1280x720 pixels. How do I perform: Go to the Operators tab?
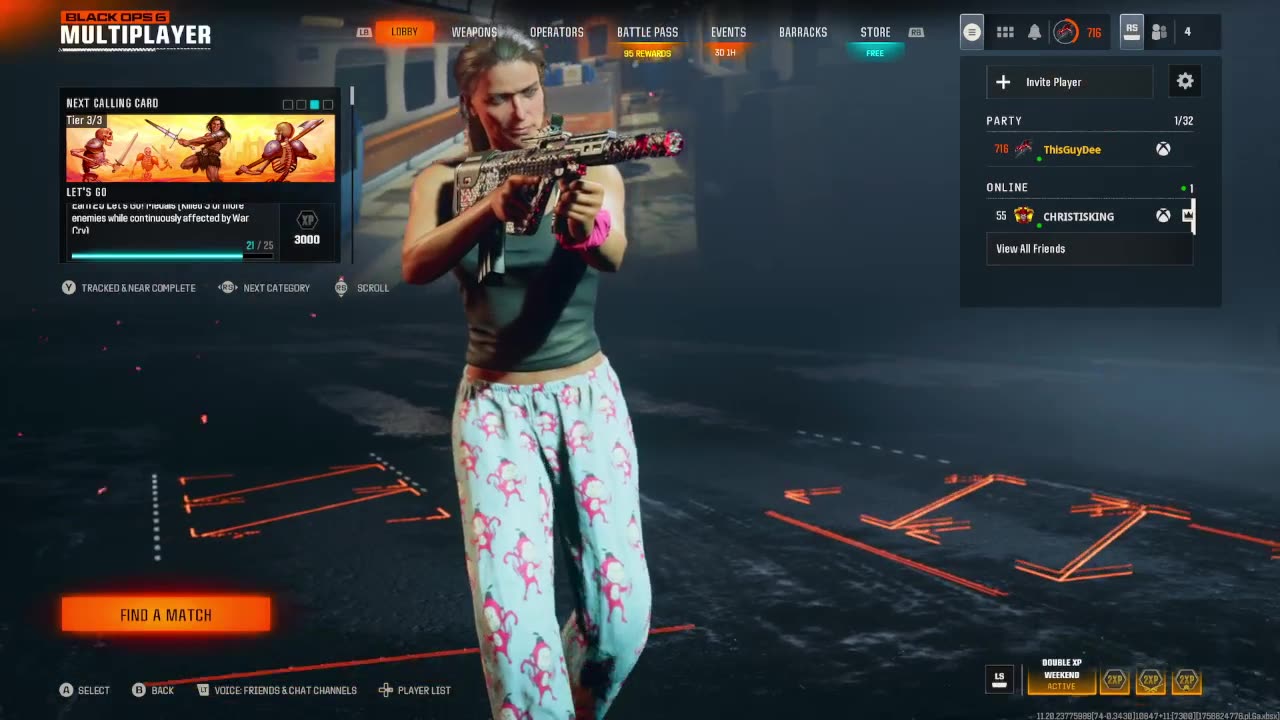tap(557, 32)
